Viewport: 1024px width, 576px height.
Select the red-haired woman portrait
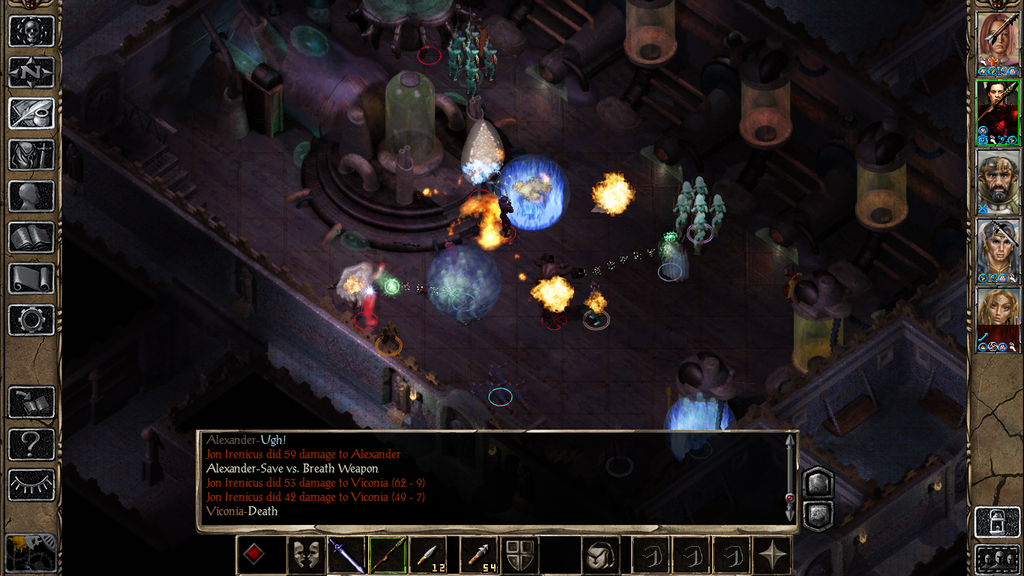click(x=998, y=40)
